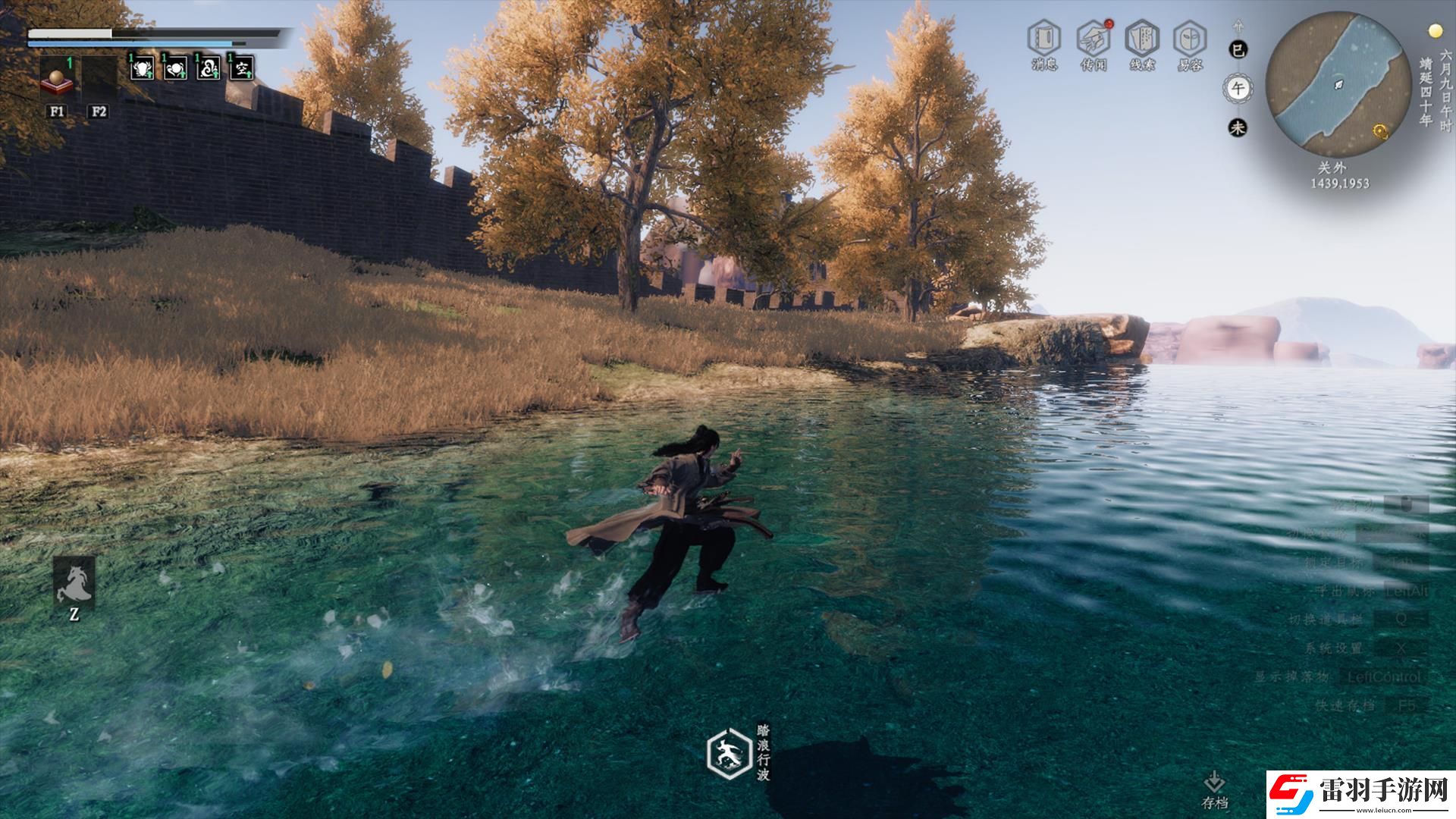Click the swirling cloud buff icon
Viewport: 1456px width, 819px height.
click(x=209, y=68)
